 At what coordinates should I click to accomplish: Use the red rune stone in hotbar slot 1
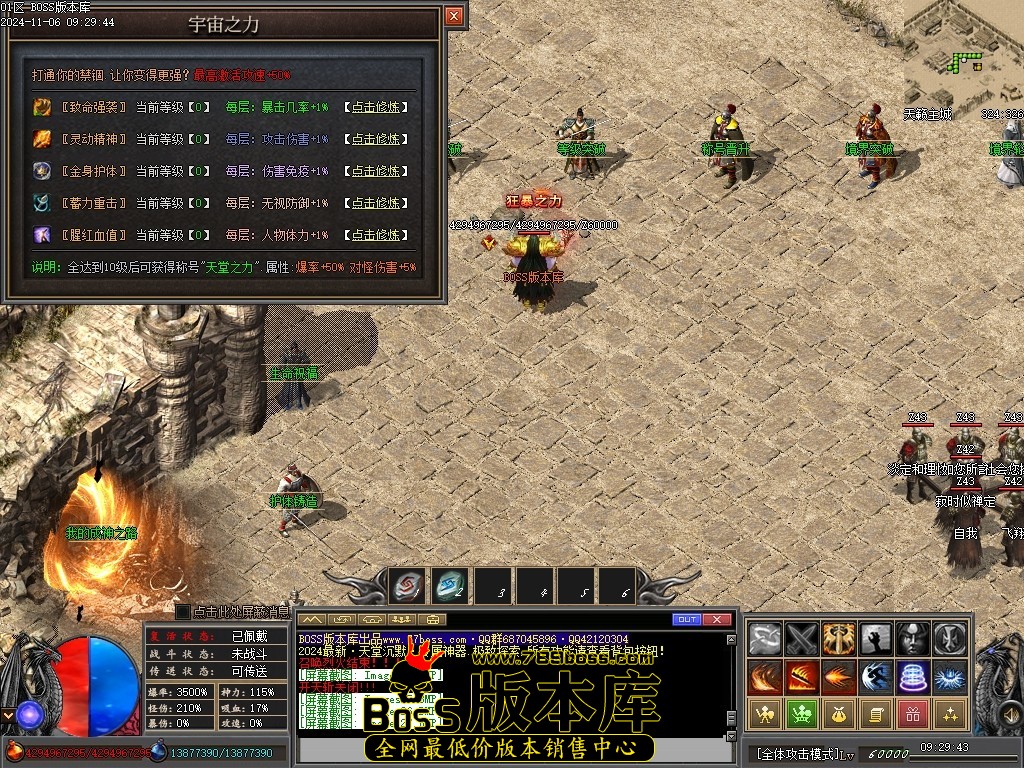coord(407,586)
